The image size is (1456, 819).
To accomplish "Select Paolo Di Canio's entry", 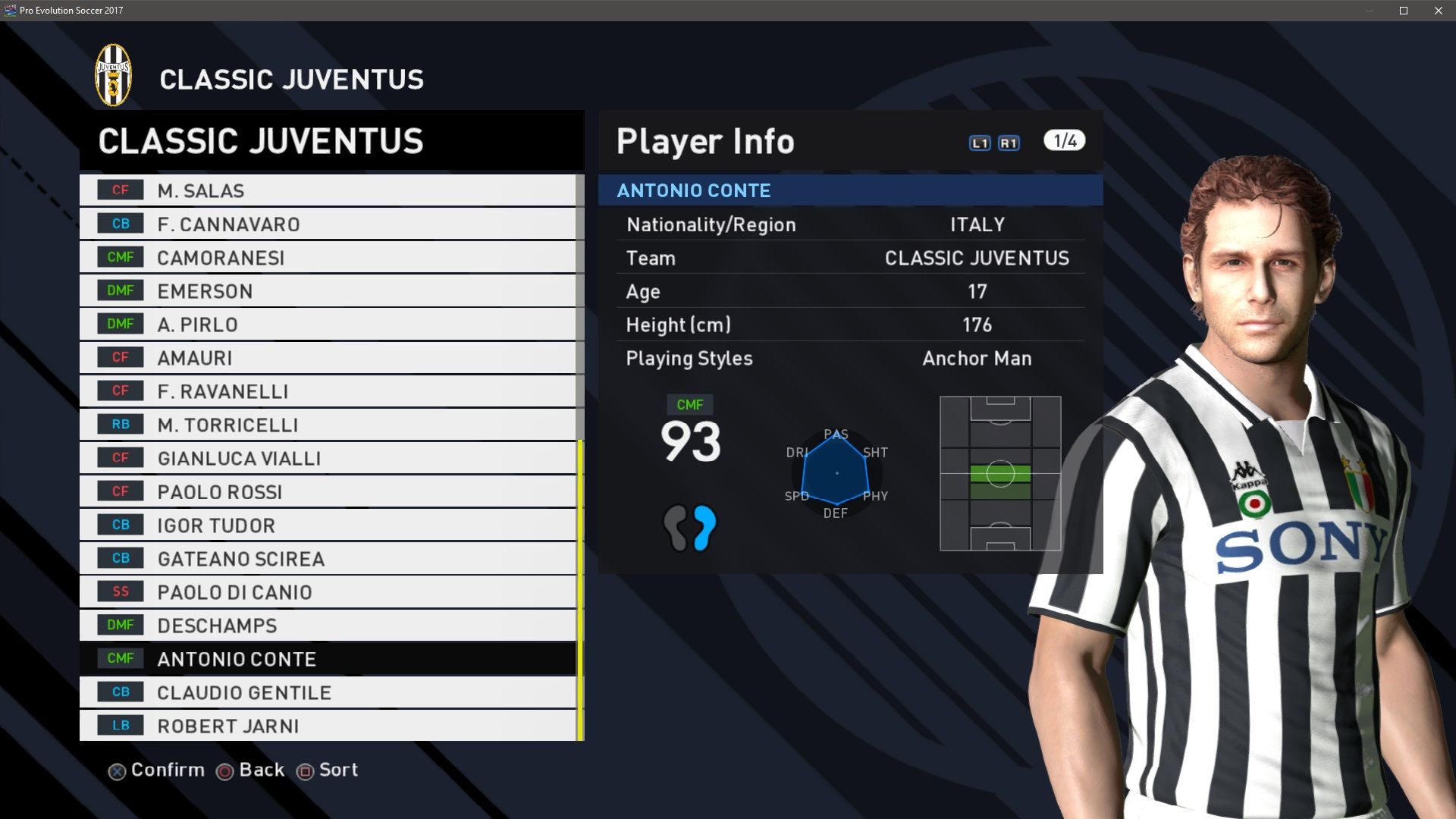I will 328,591.
